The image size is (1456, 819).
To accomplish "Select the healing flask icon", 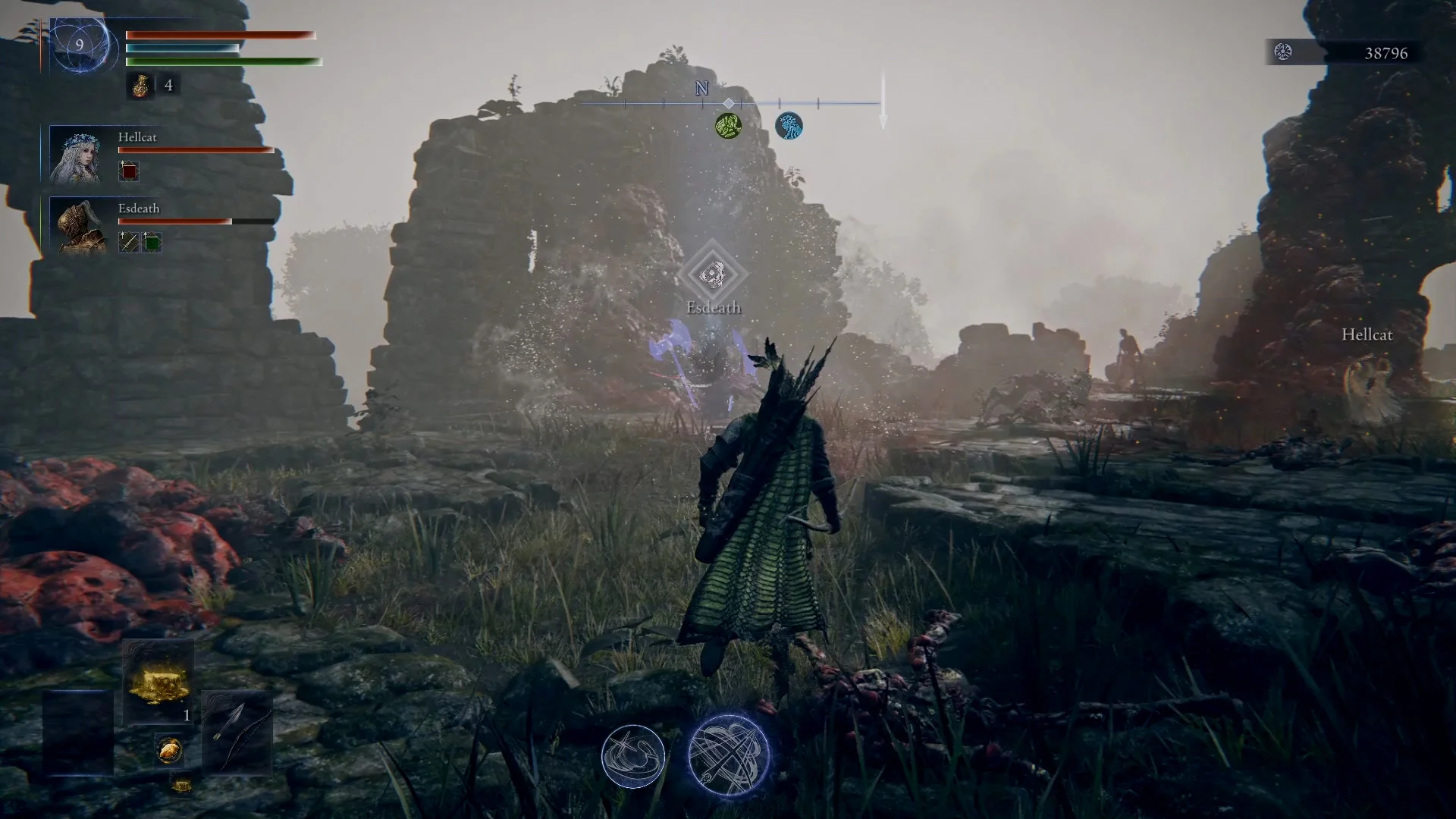I will coord(141,86).
